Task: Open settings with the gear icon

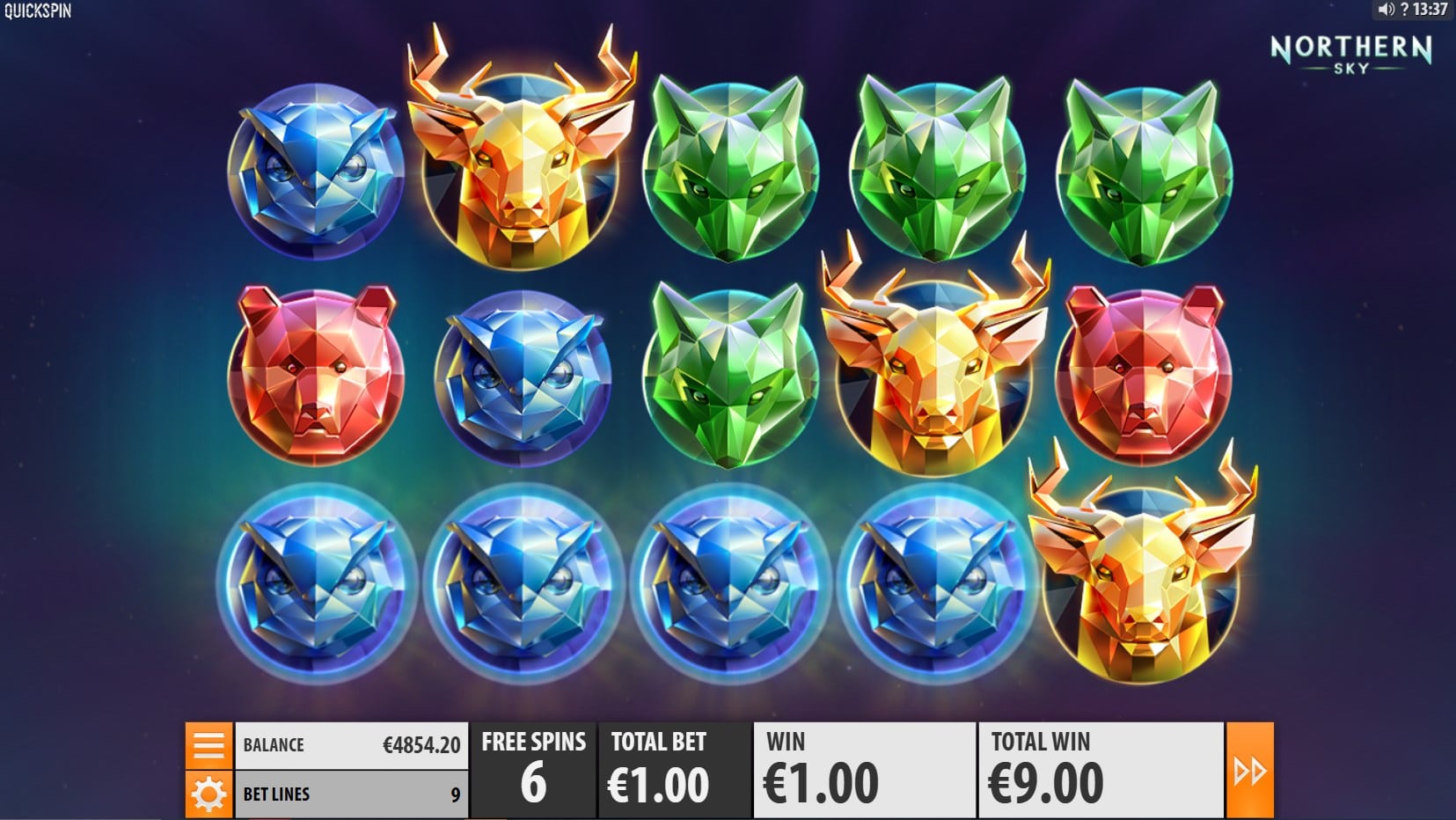Action: [209, 794]
